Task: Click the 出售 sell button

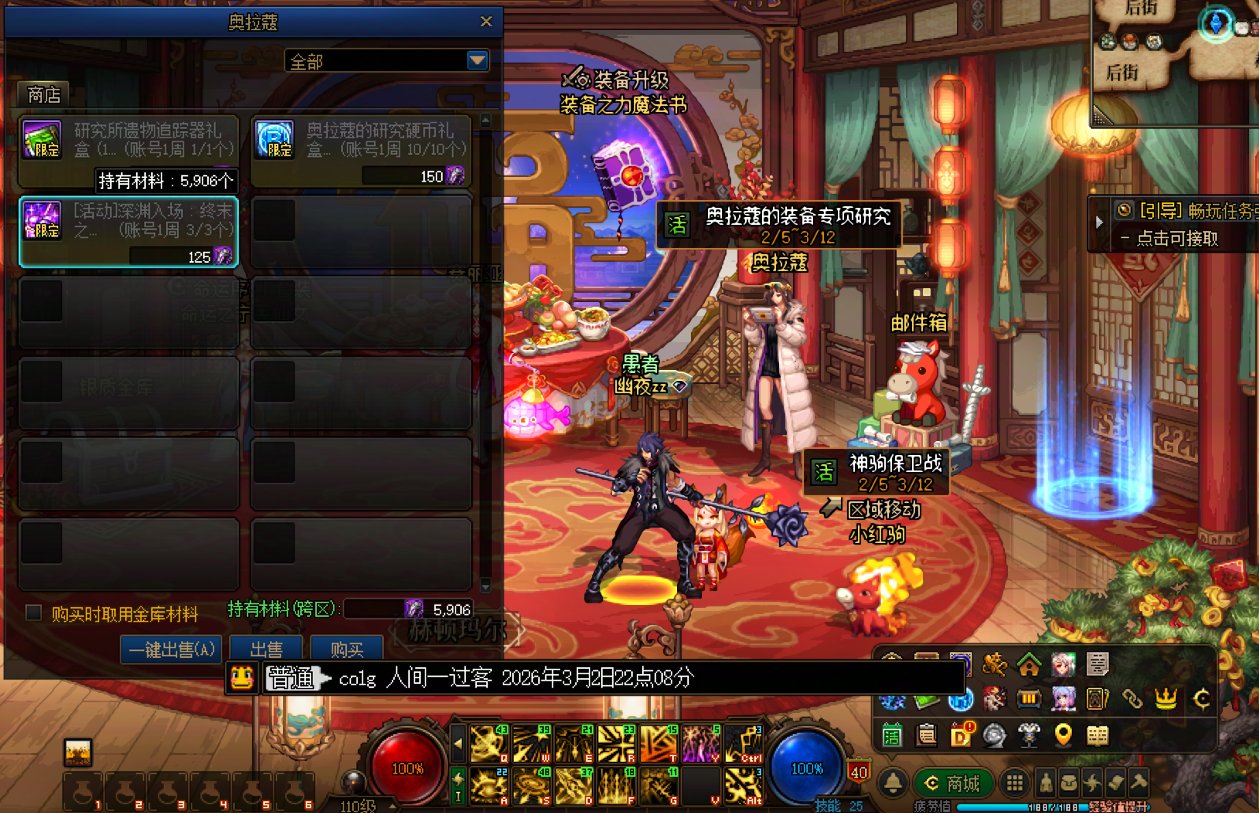Action: pos(265,649)
